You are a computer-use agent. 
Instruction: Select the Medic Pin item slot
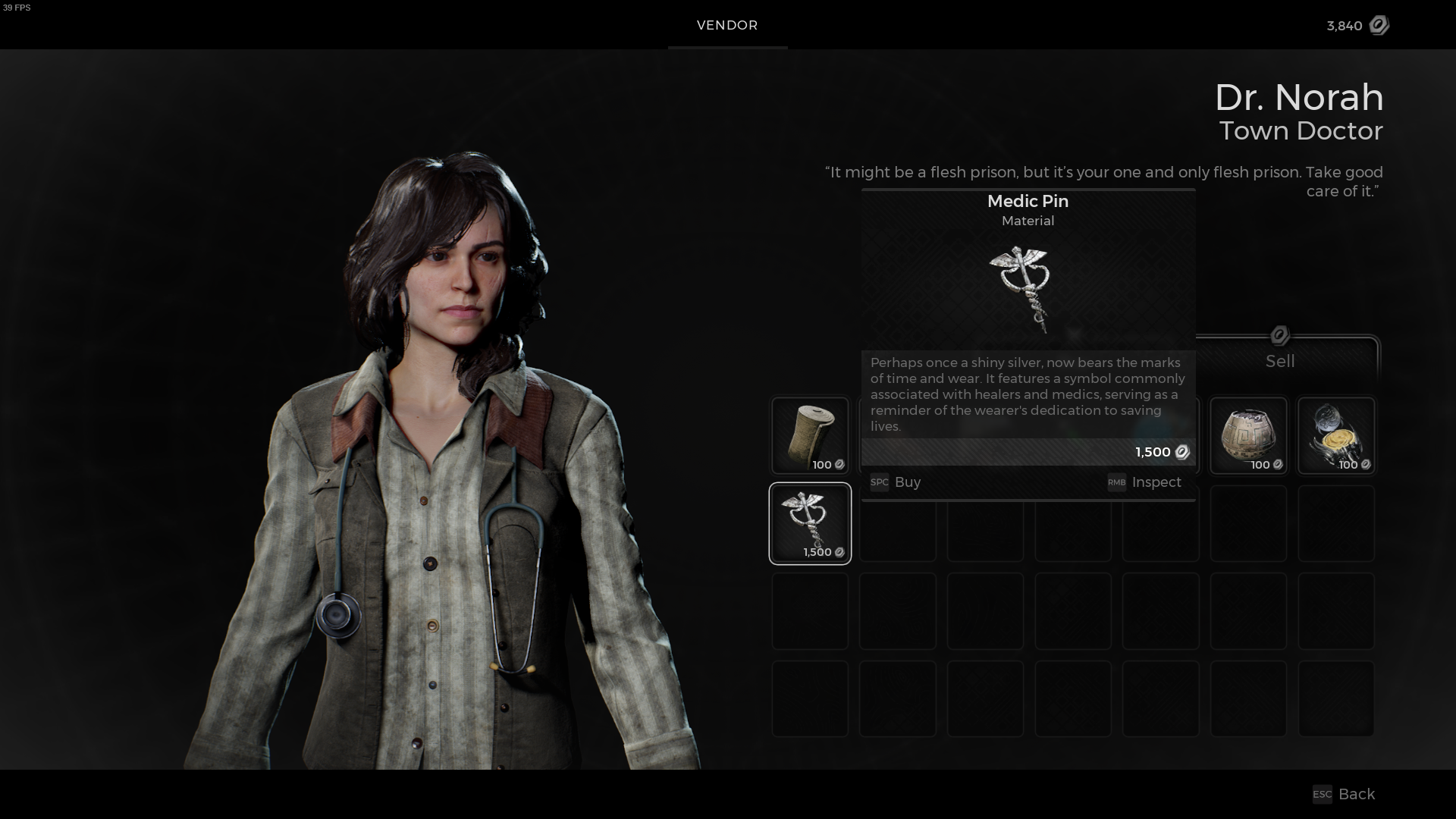click(x=810, y=523)
